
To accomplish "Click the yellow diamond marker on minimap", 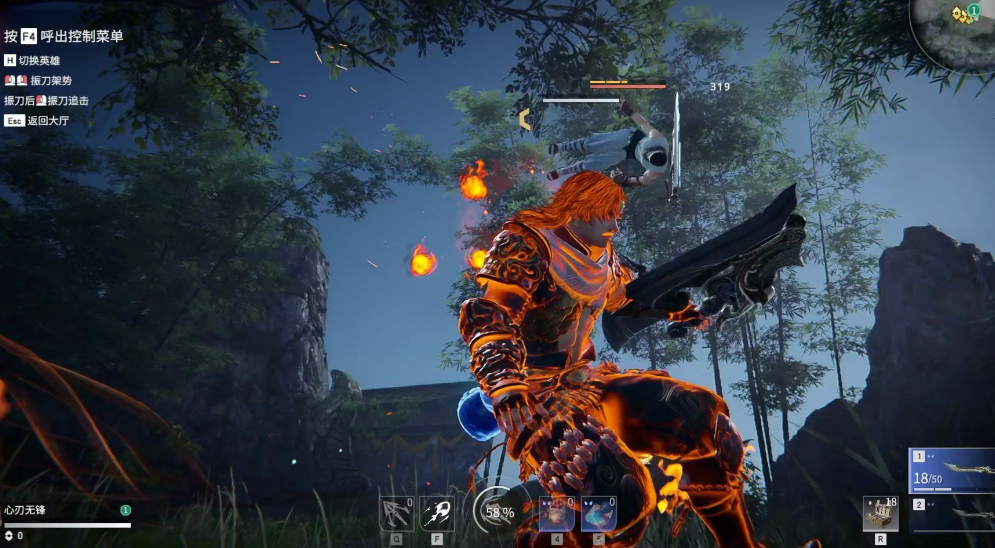I will tap(960, 14).
